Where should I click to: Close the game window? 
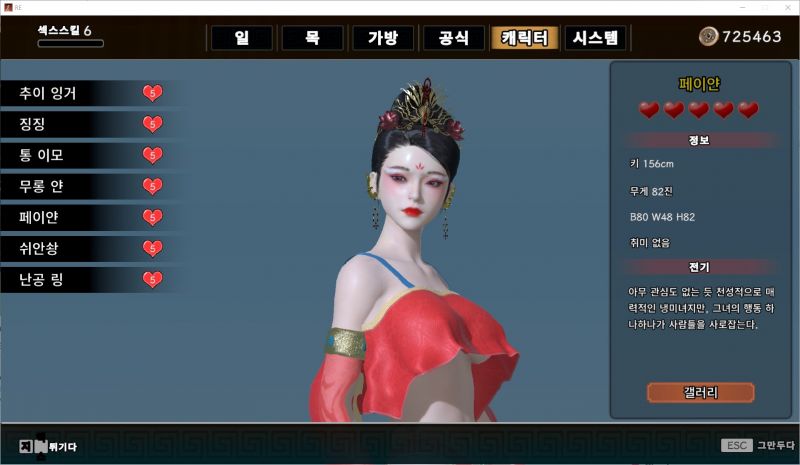pyautogui.click(x=787, y=6)
